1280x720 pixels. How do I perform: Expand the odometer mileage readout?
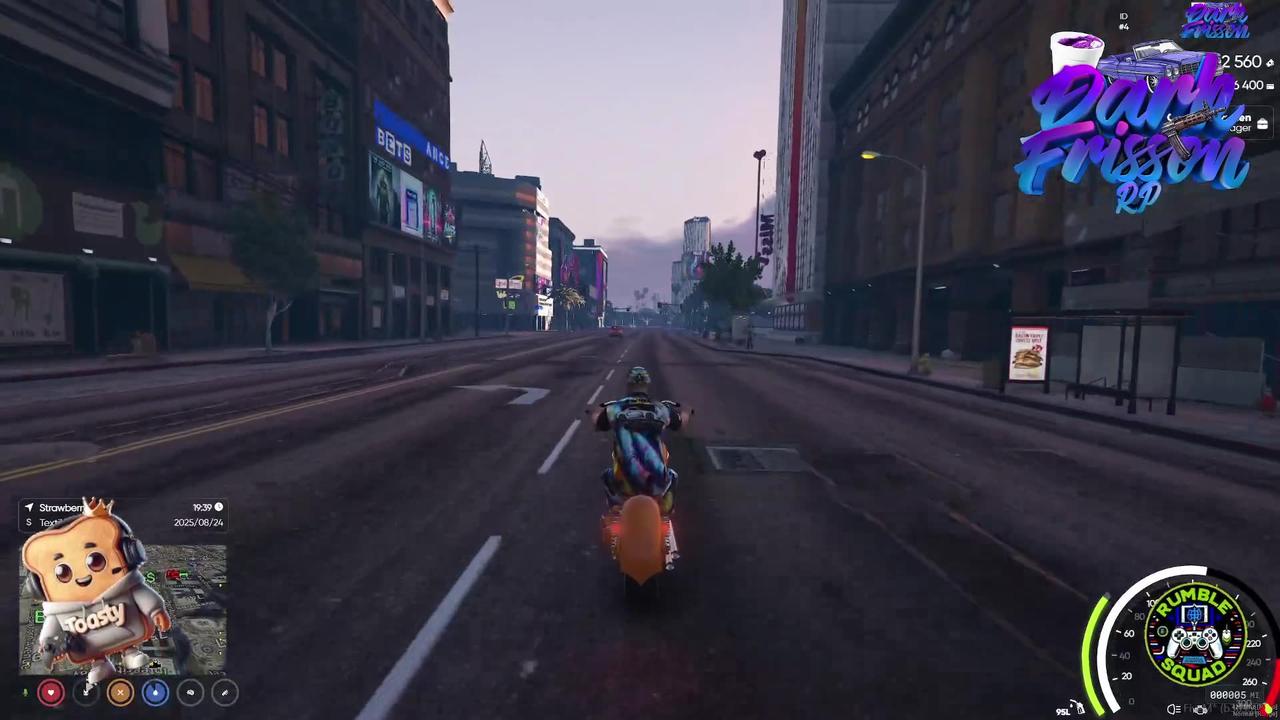[x=1228, y=693]
